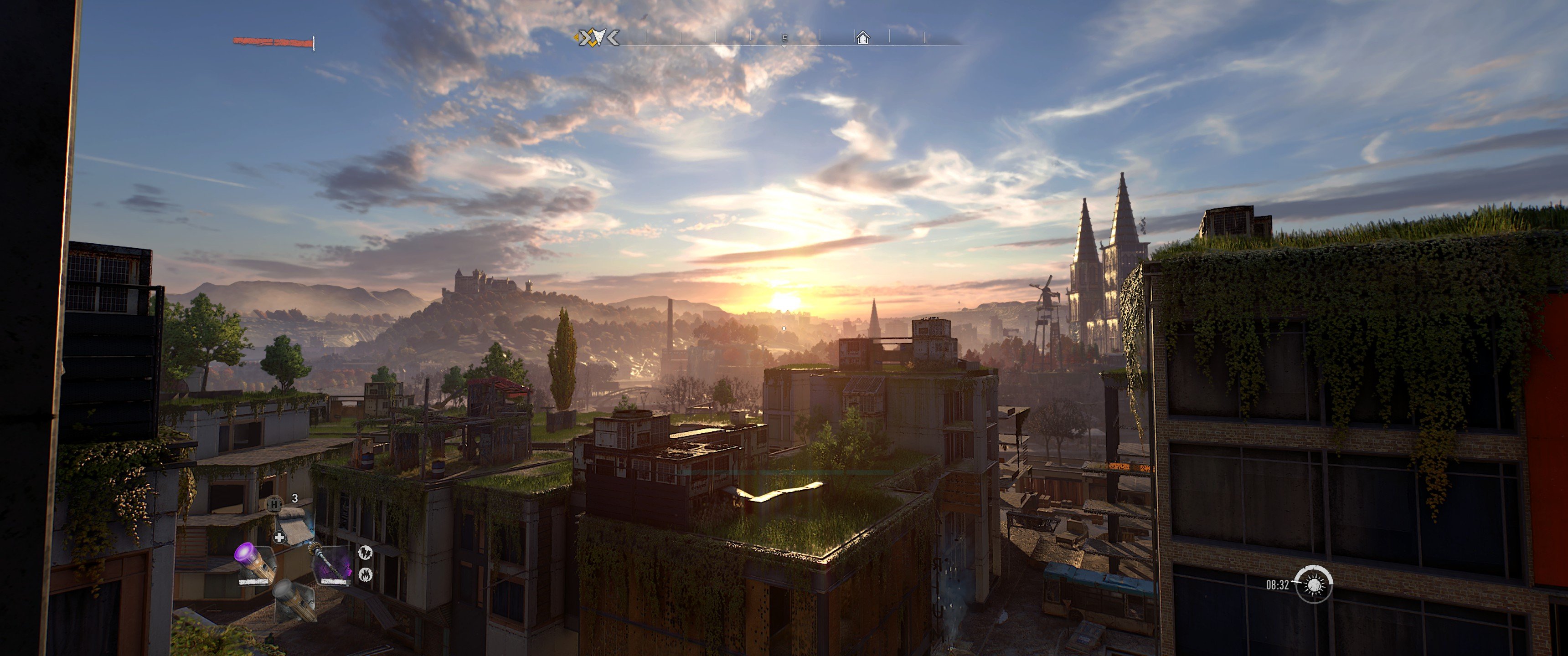Click the sun day-cycle clock icon
The height and width of the screenshot is (656, 1568).
(x=1314, y=585)
